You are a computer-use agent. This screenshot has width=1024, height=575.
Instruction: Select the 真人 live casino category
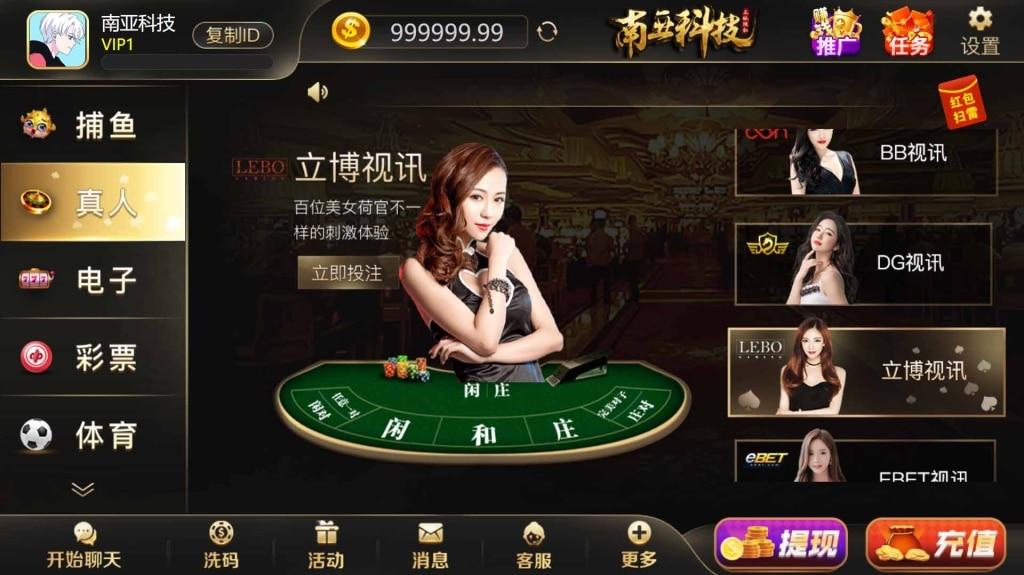92,202
